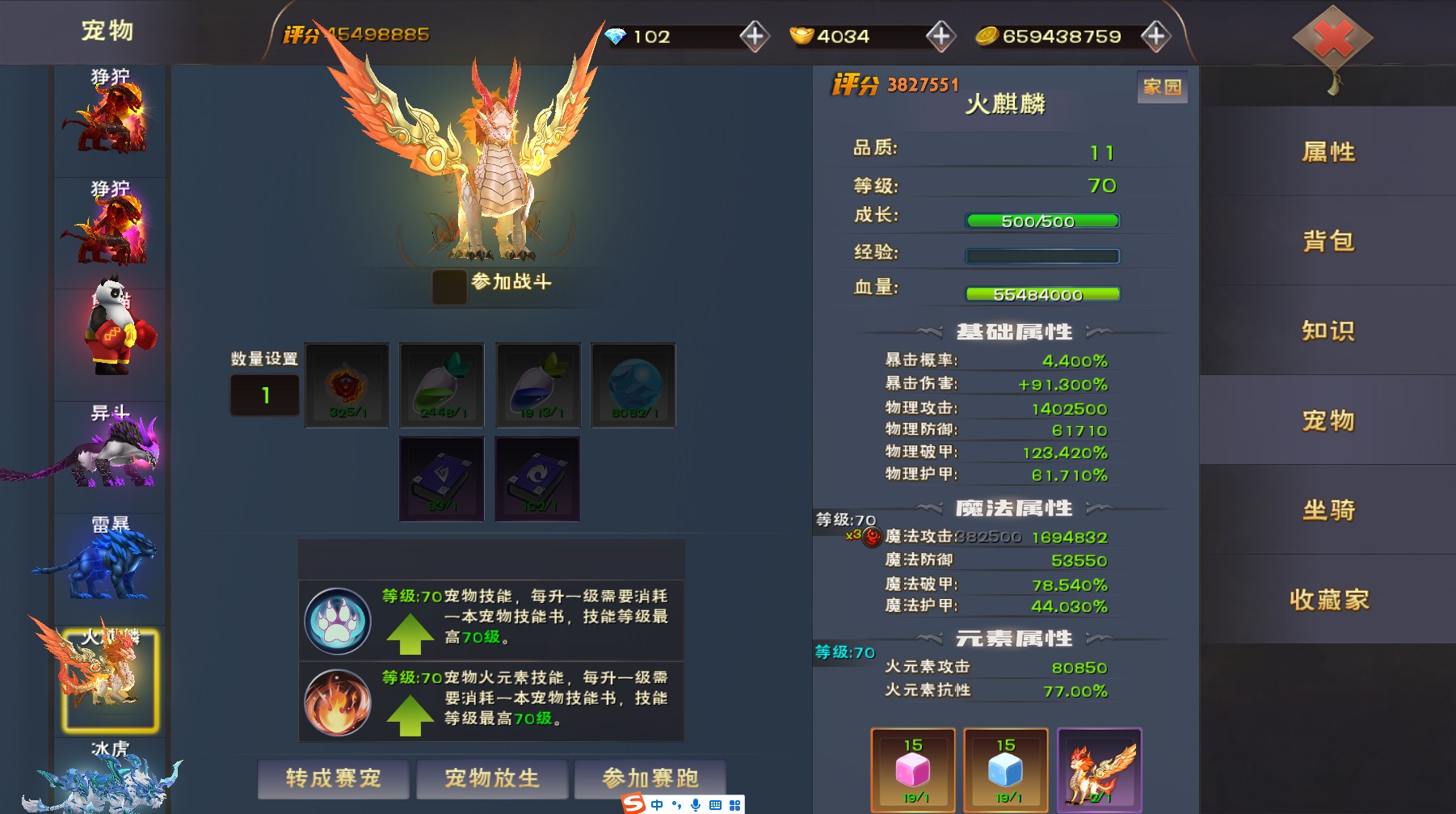1456x814 pixels.
Task: Select the green potion item slot
Action: pos(442,385)
